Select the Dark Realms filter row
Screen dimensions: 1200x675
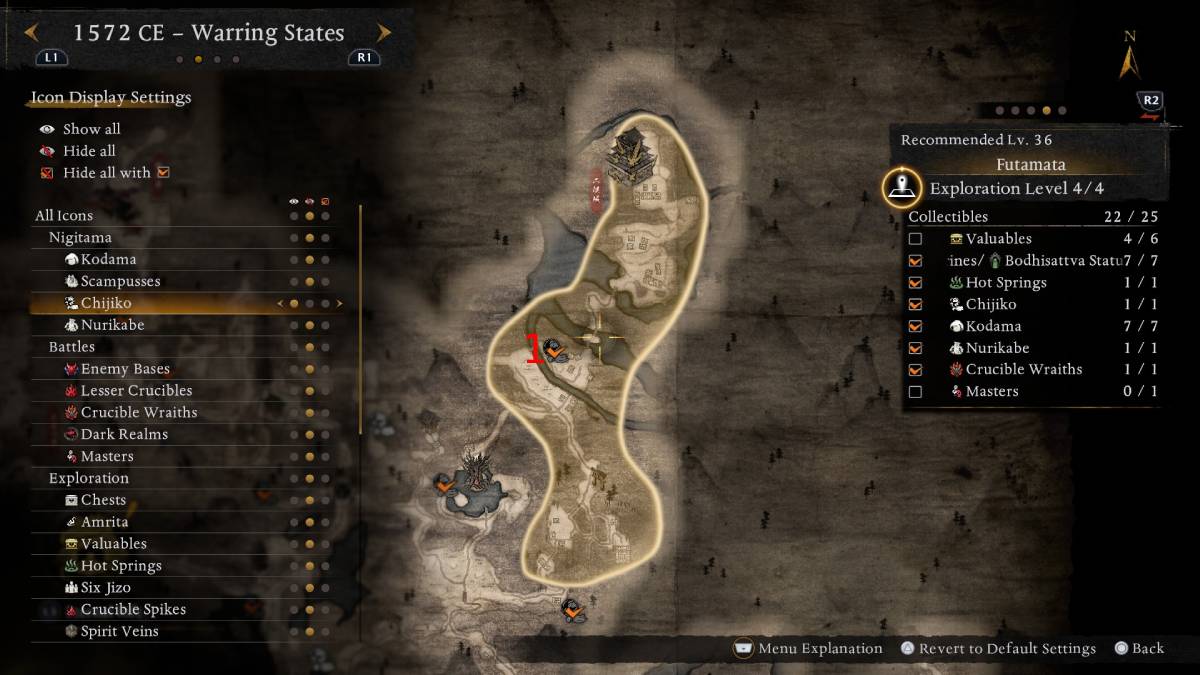(x=124, y=434)
